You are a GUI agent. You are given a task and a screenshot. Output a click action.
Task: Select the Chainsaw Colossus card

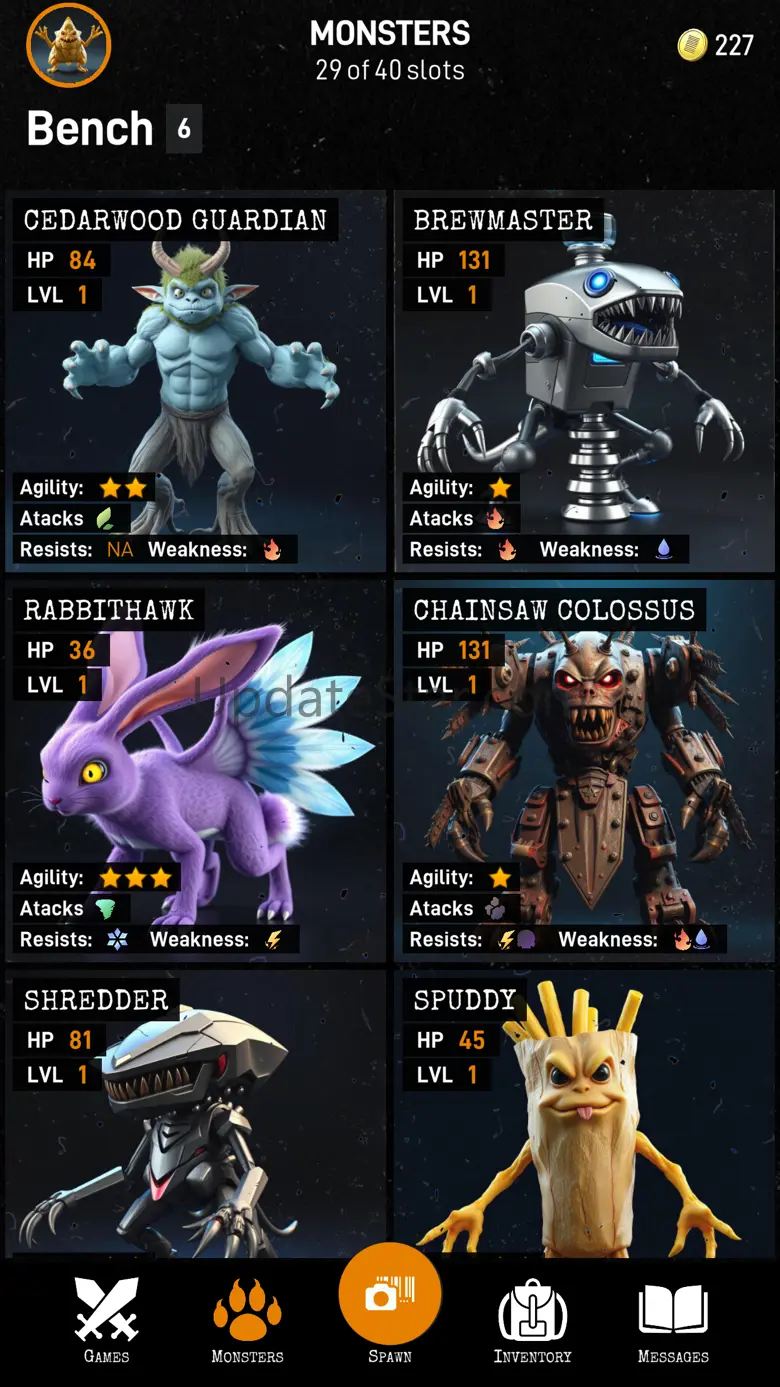(x=586, y=770)
